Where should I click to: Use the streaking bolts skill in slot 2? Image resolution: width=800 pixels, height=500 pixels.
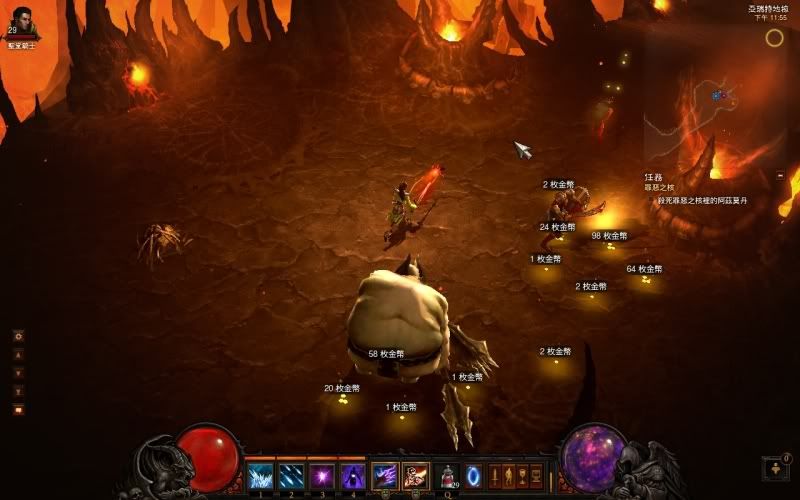[x=291, y=475]
